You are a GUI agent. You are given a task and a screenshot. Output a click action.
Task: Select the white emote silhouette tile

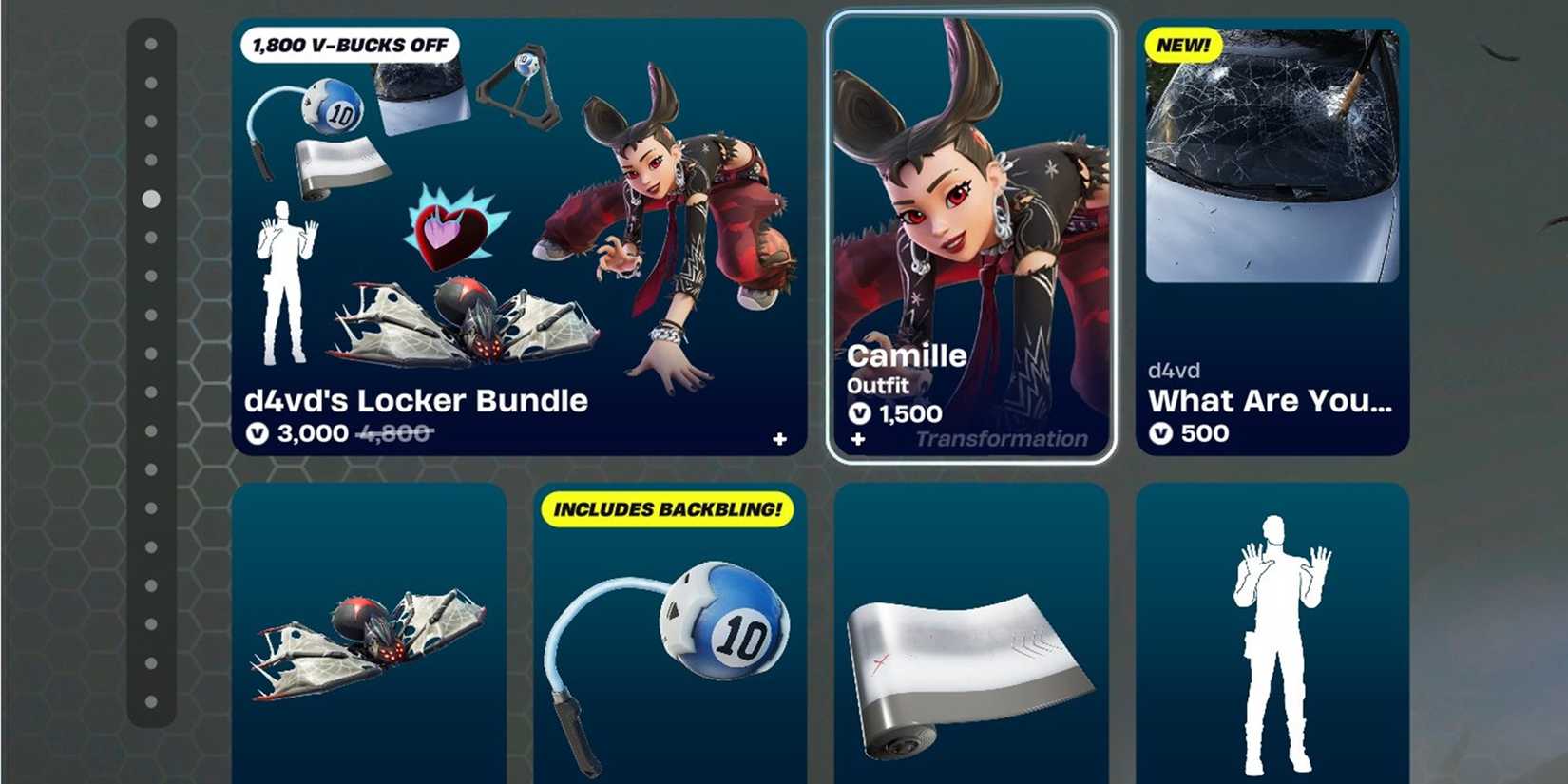click(1272, 646)
